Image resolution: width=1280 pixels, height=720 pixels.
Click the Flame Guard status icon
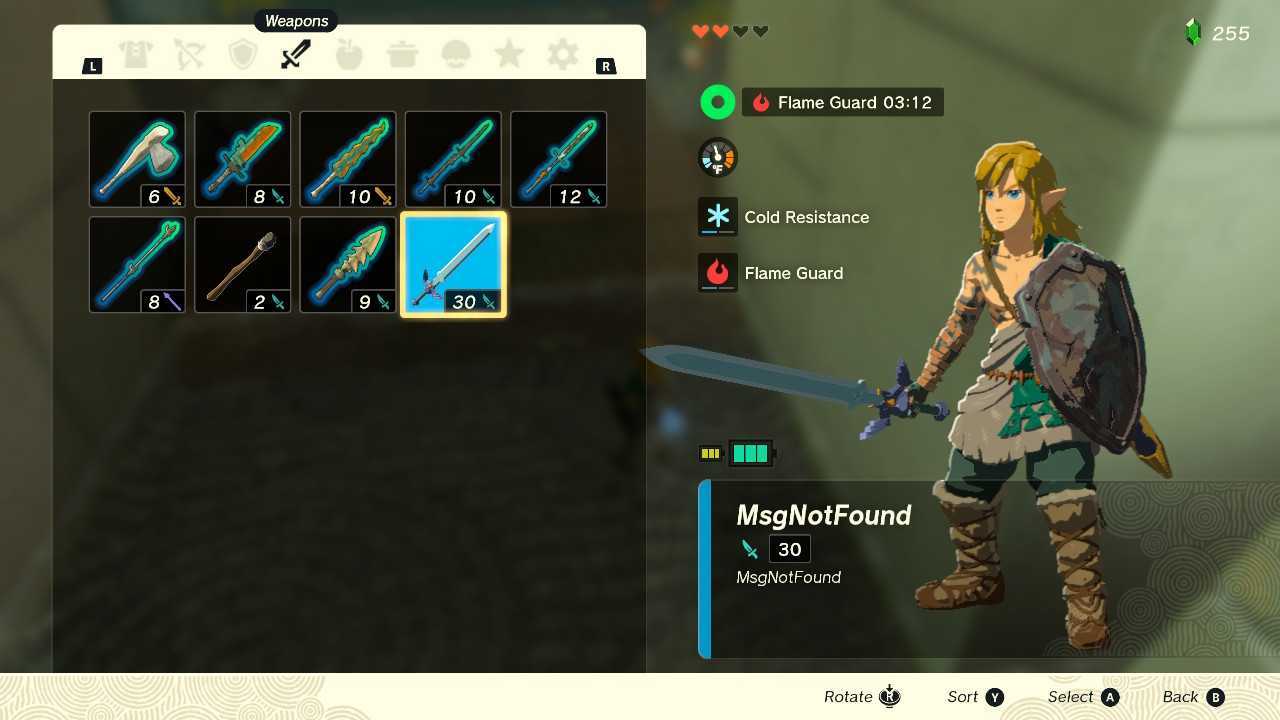(x=717, y=272)
